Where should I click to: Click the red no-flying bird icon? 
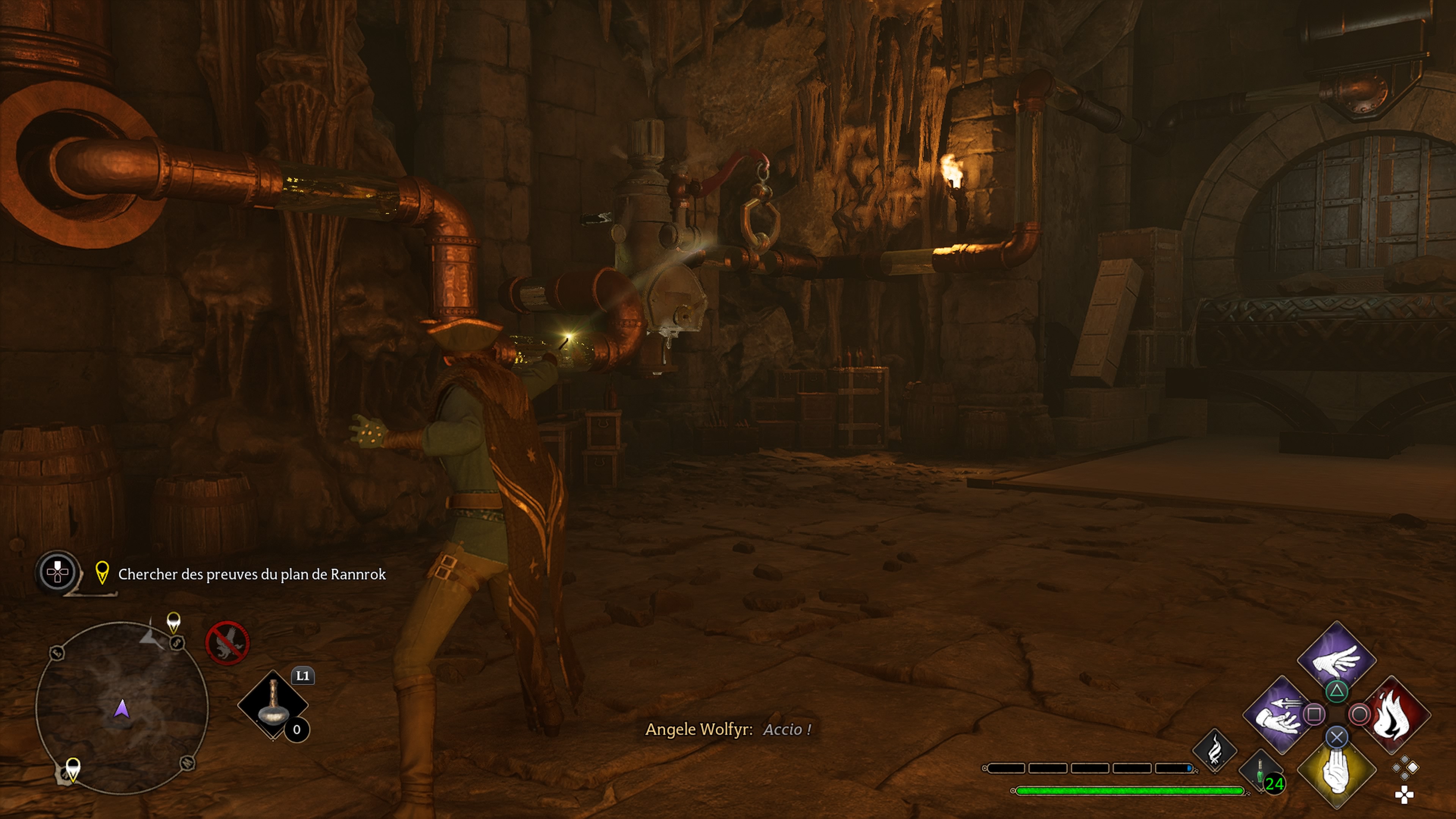coord(227,643)
